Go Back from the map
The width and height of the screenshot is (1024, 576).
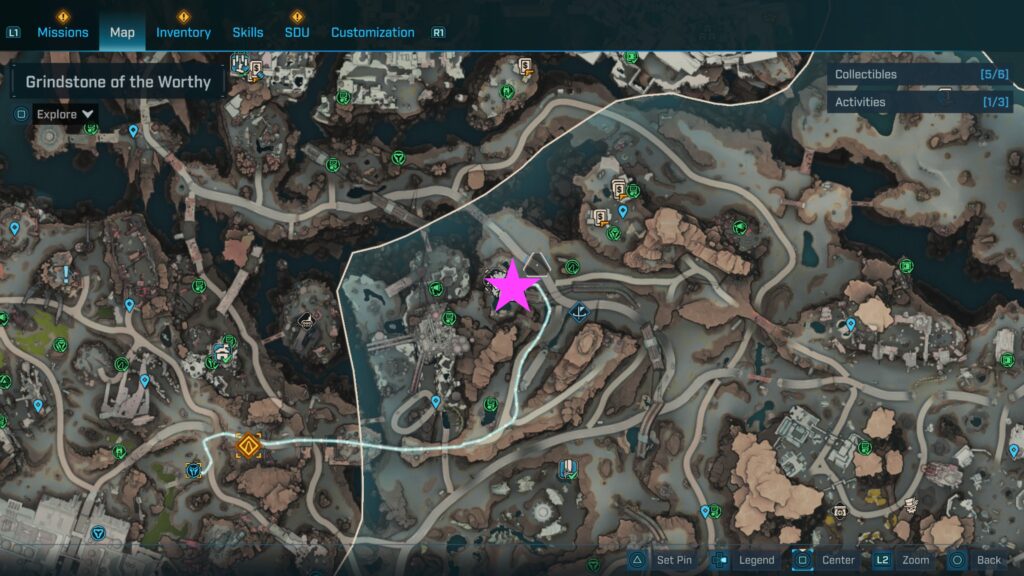[x=976, y=560]
